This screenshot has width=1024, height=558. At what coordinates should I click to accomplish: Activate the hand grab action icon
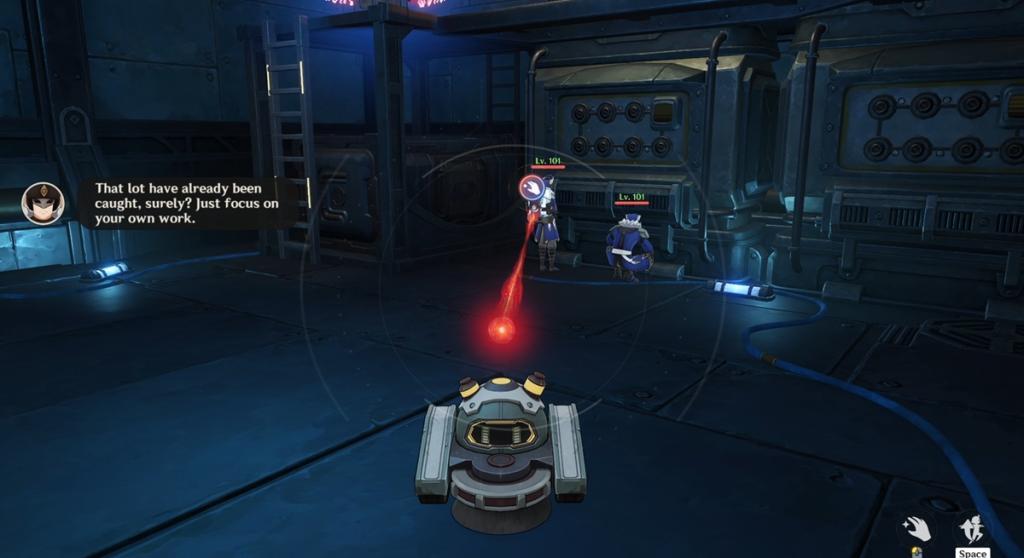coord(916,528)
